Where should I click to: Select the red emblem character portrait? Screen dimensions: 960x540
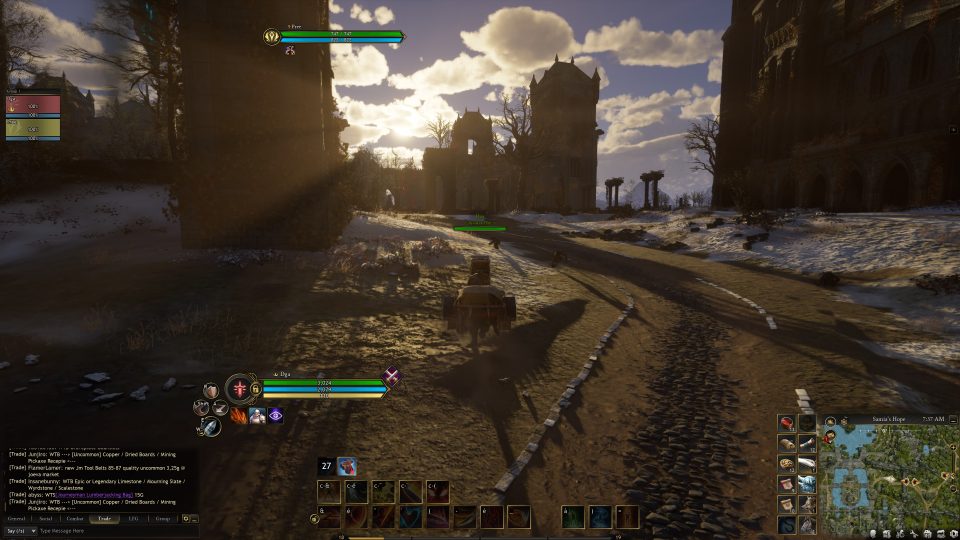[x=240, y=388]
